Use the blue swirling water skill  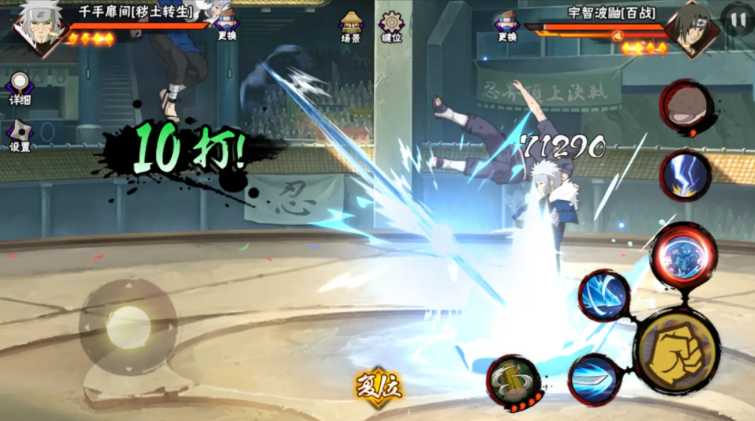pyautogui.click(x=605, y=296)
